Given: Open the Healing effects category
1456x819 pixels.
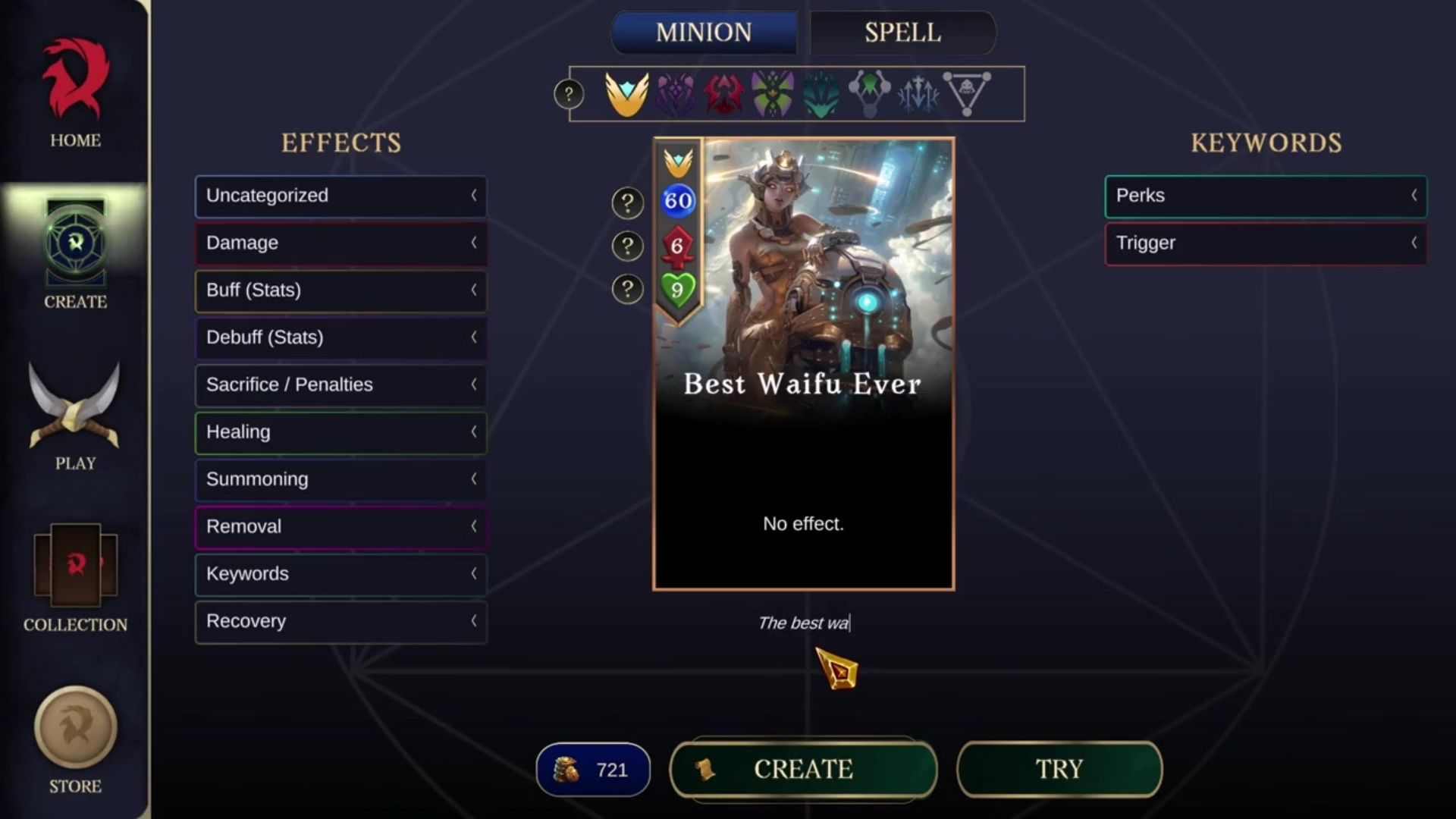Looking at the screenshot, I should [x=340, y=432].
